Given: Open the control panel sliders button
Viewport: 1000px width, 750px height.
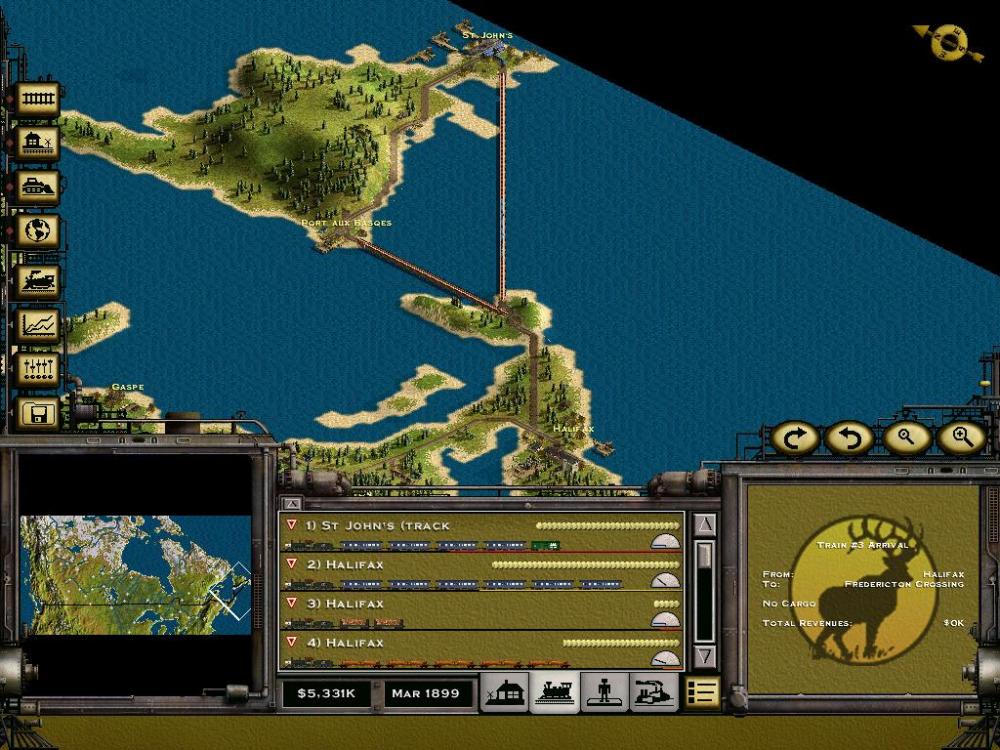Looking at the screenshot, I should [x=38, y=368].
